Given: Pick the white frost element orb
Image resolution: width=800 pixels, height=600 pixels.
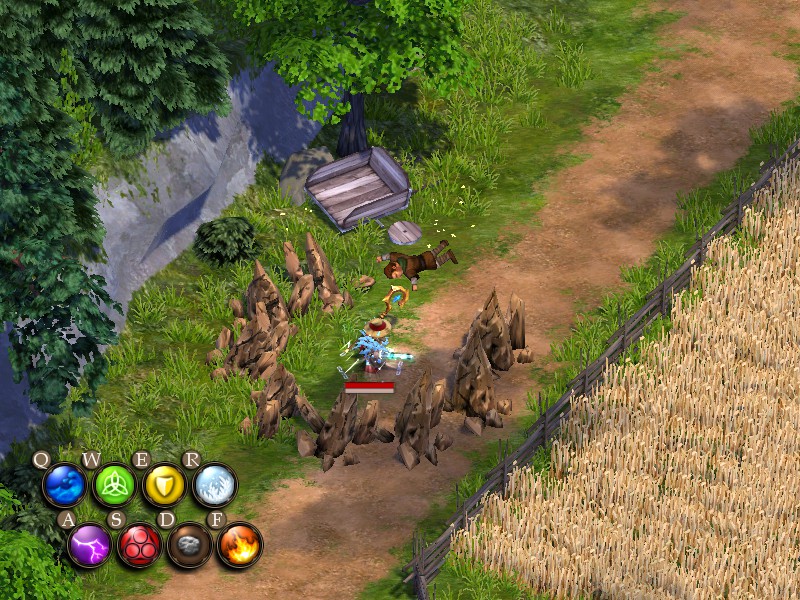Looking at the screenshot, I should tap(215, 486).
